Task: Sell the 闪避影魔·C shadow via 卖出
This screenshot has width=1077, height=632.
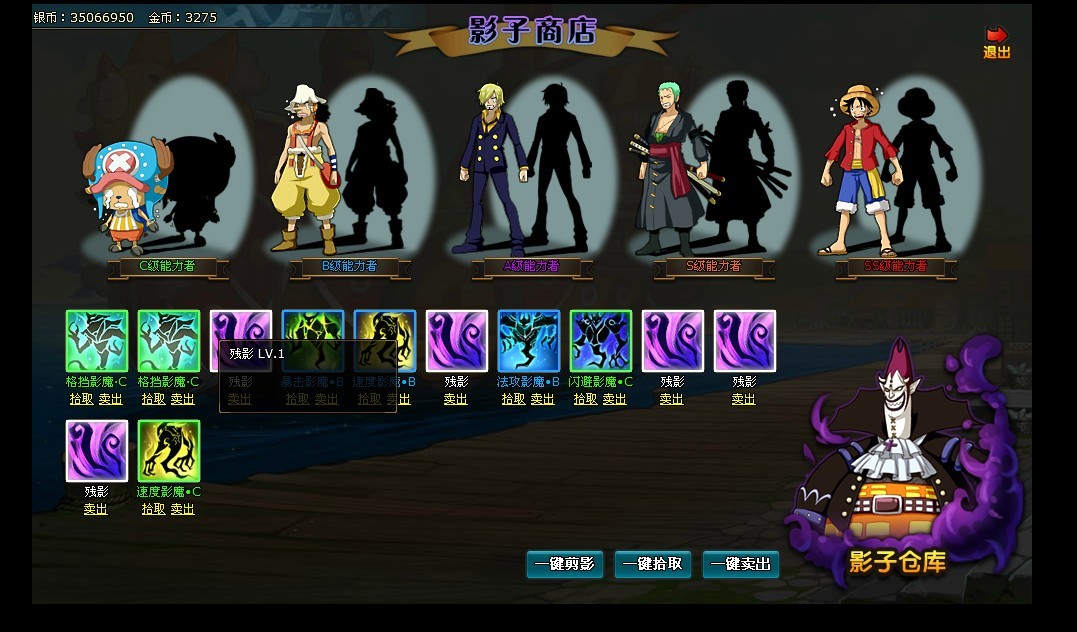Action: coord(615,399)
